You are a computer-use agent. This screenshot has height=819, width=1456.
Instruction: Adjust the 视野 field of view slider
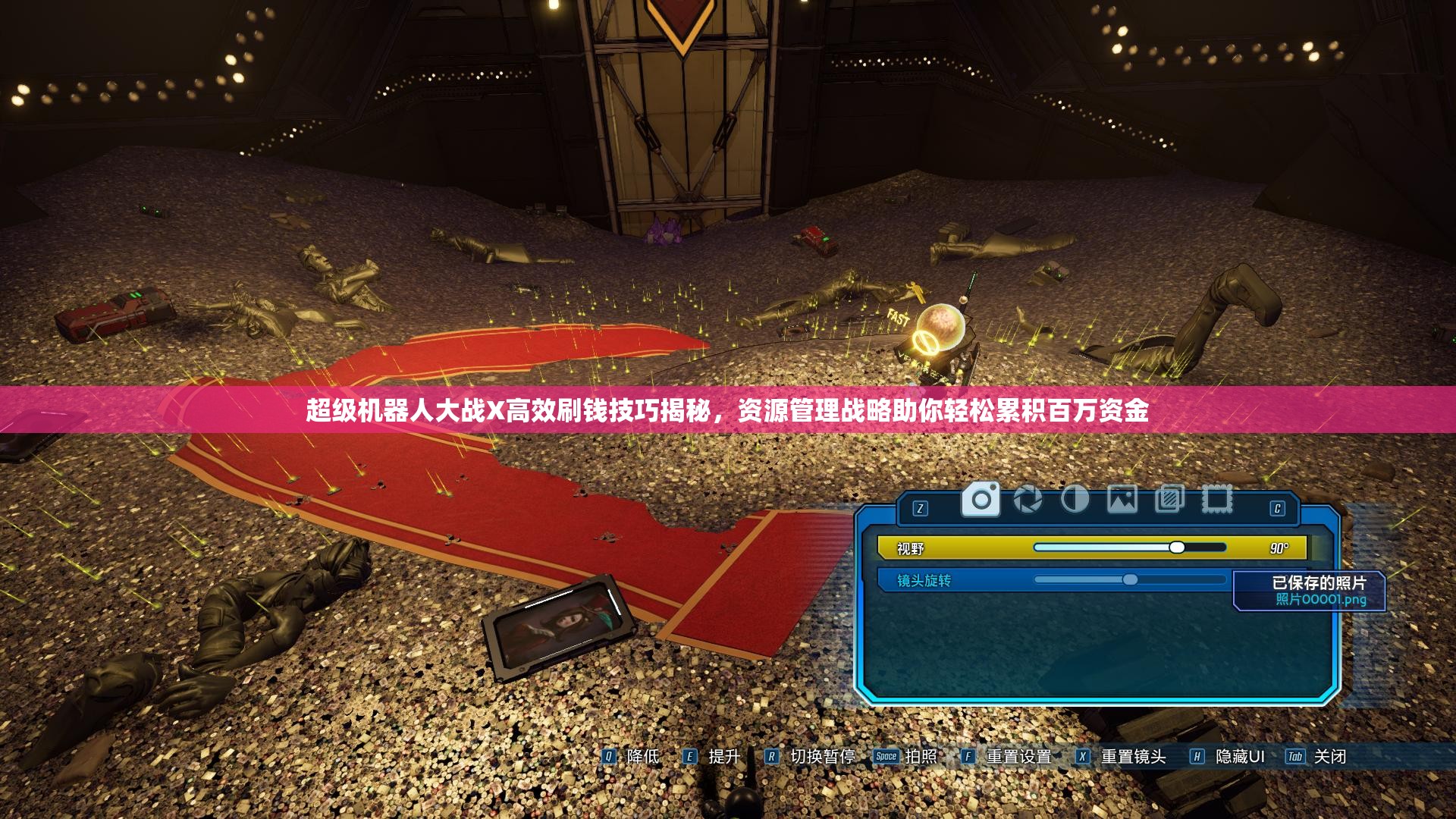1176,548
